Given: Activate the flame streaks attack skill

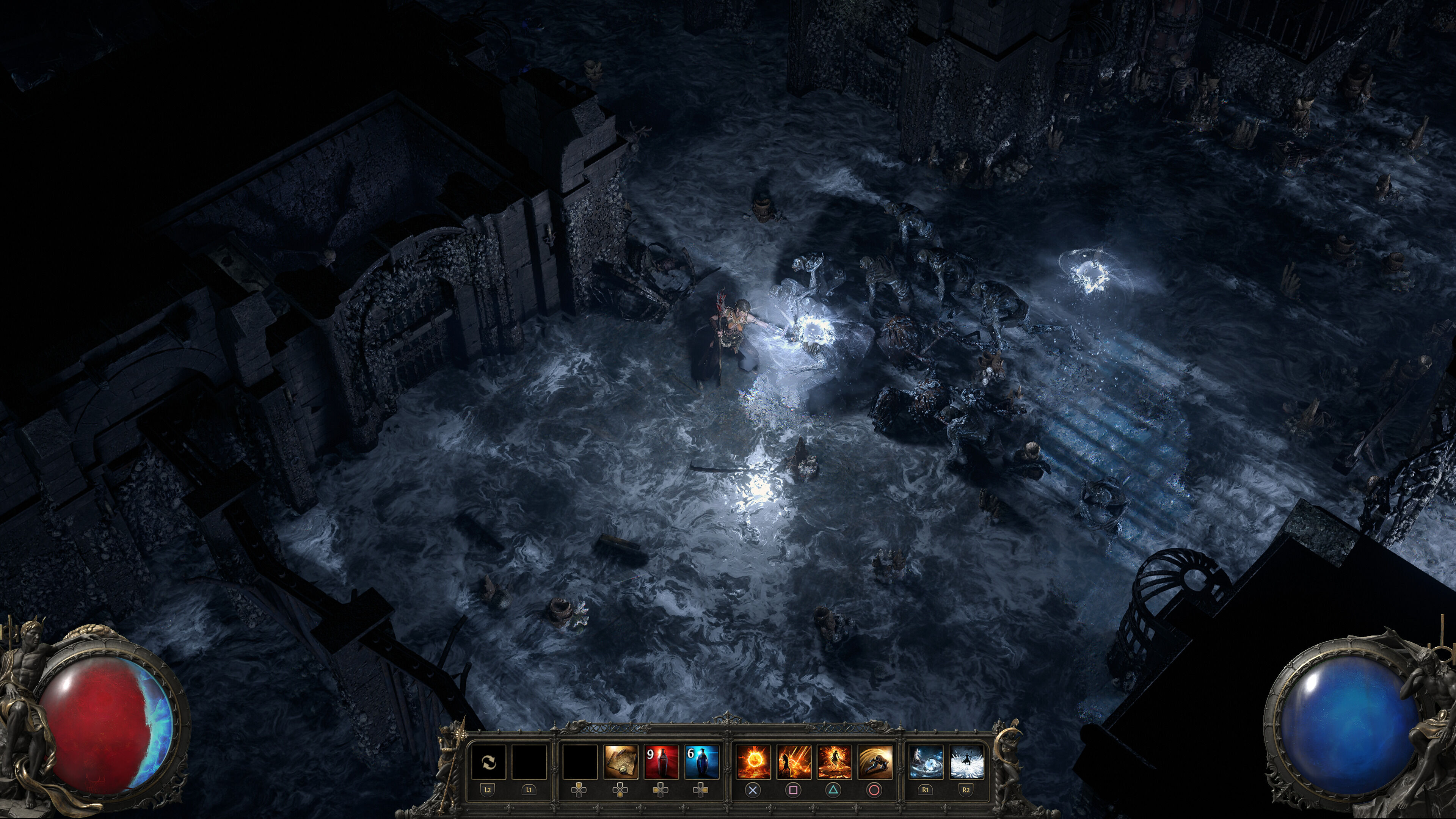Looking at the screenshot, I should [x=794, y=763].
